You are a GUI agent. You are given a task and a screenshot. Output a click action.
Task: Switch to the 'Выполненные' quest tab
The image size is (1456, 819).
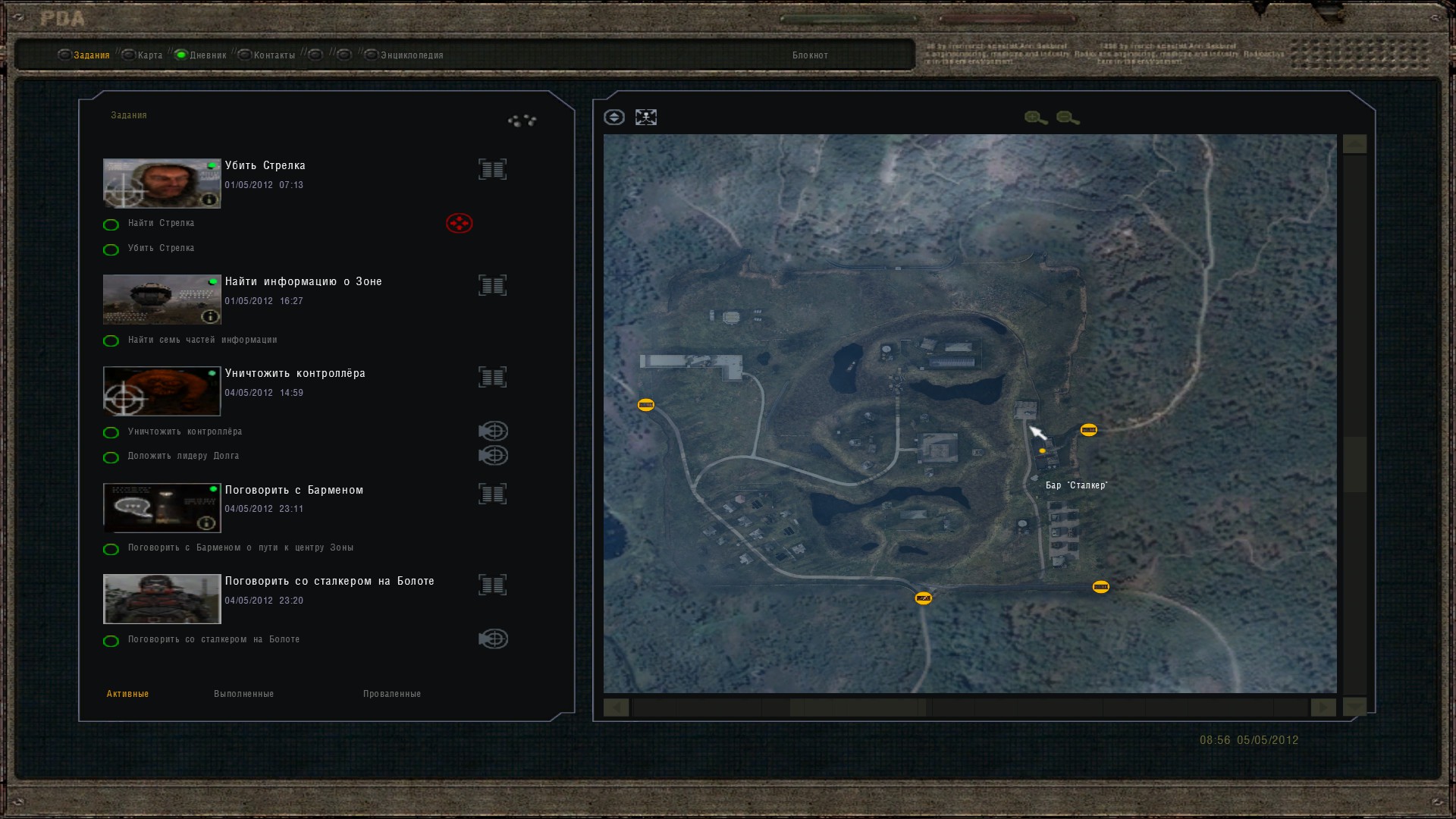tap(244, 693)
